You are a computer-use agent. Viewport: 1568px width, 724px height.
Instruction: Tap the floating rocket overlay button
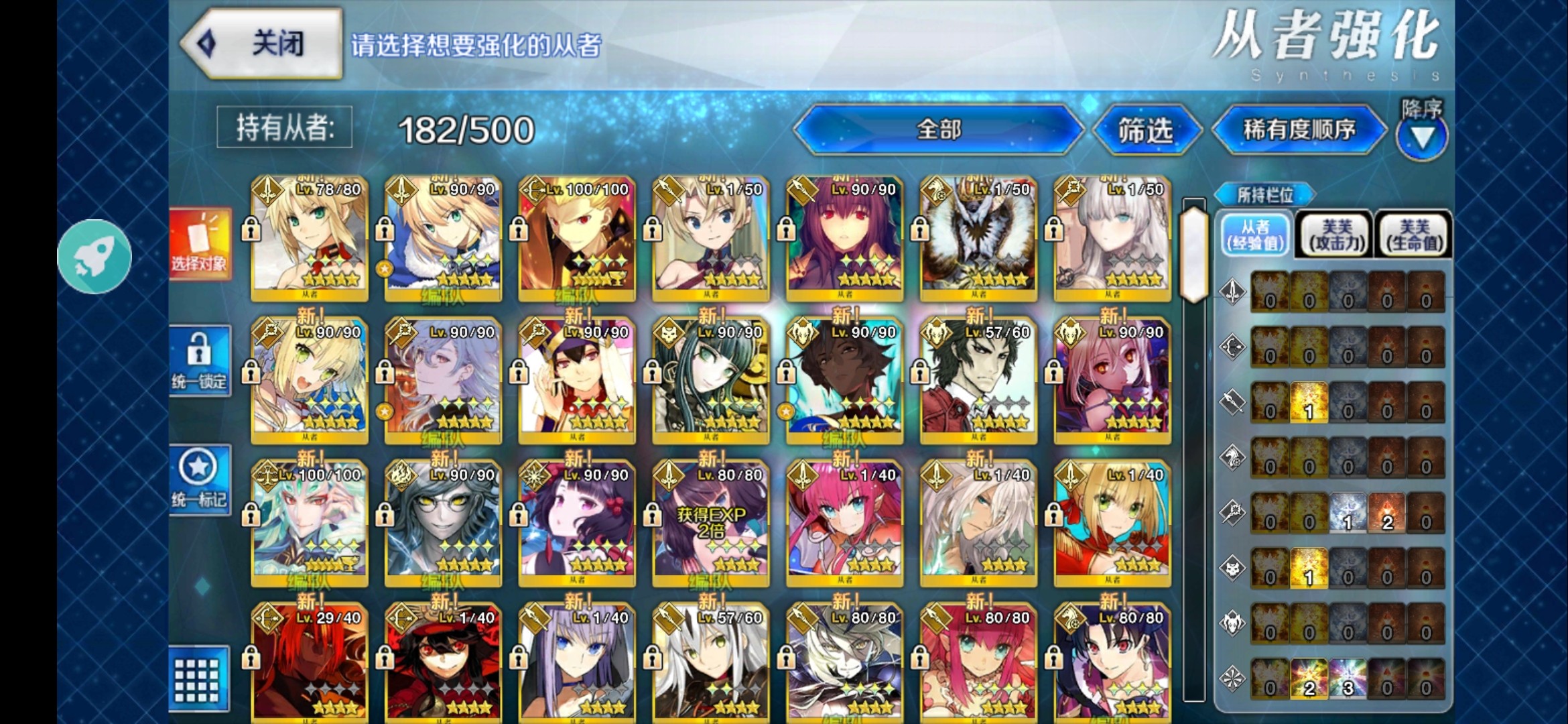(94, 257)
